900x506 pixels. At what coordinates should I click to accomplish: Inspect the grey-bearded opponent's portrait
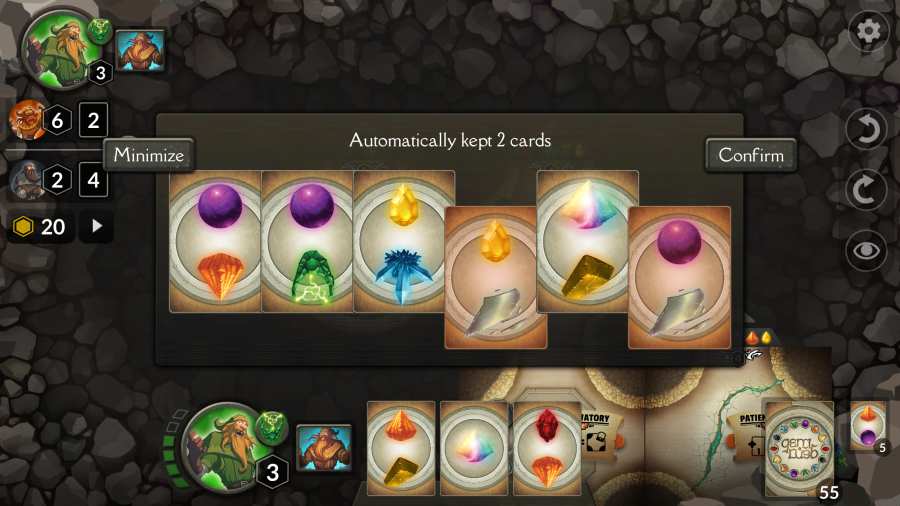coord(25,181)
